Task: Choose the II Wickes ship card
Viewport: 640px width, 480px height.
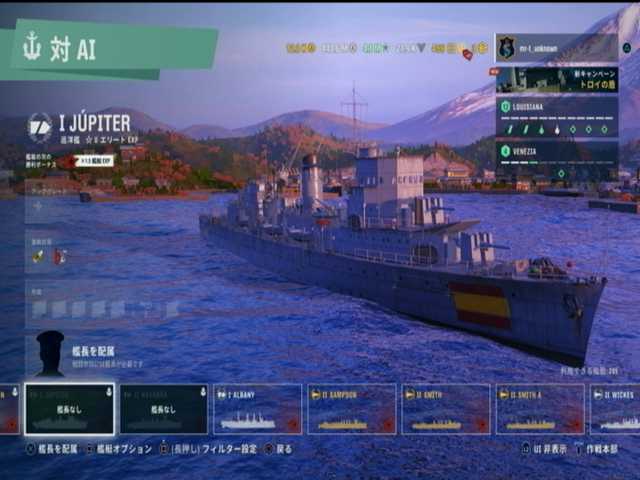Action: (616, 409)
